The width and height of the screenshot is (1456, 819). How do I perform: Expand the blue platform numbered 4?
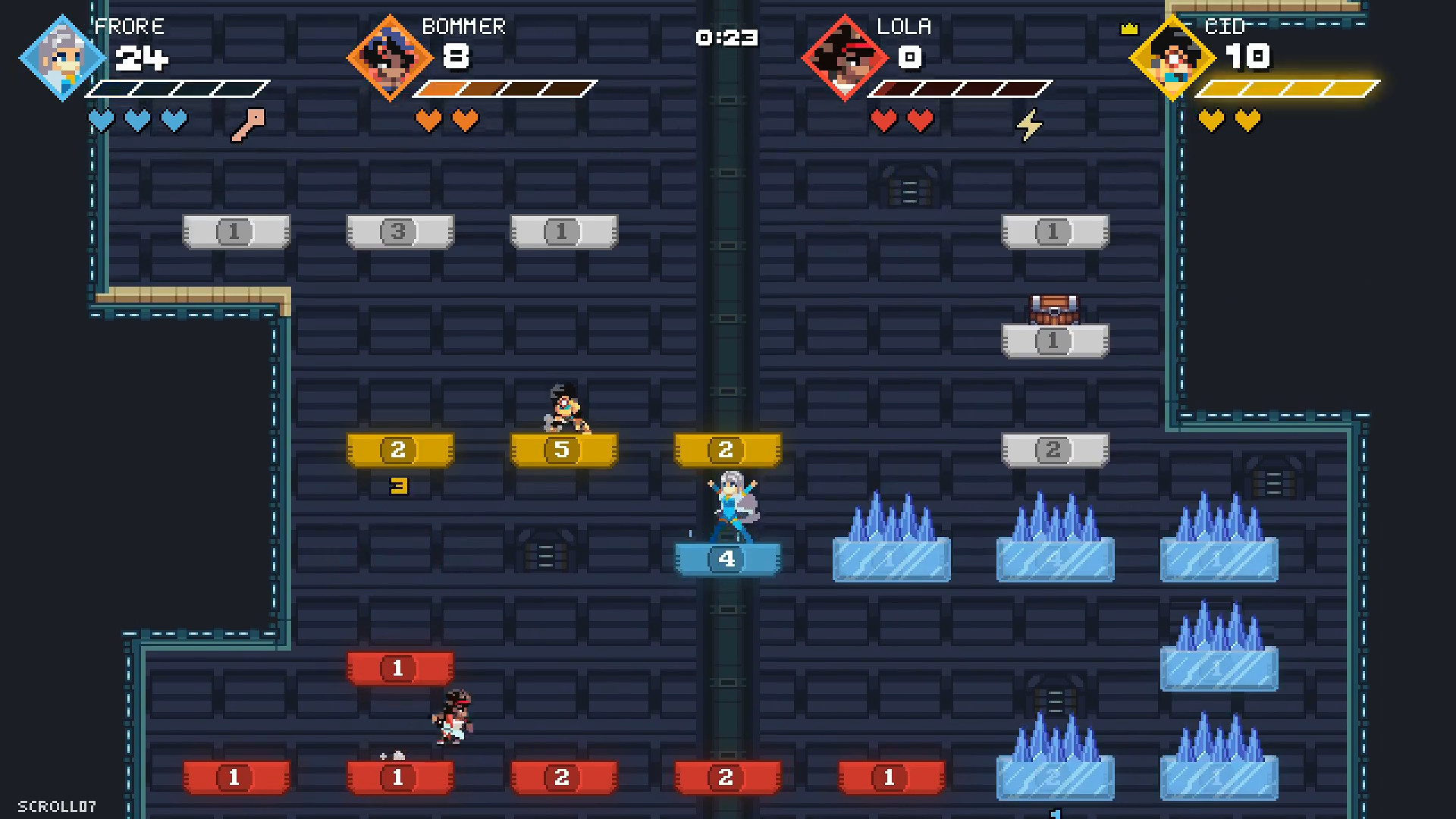pyautogui.click(x=726, y=560)
